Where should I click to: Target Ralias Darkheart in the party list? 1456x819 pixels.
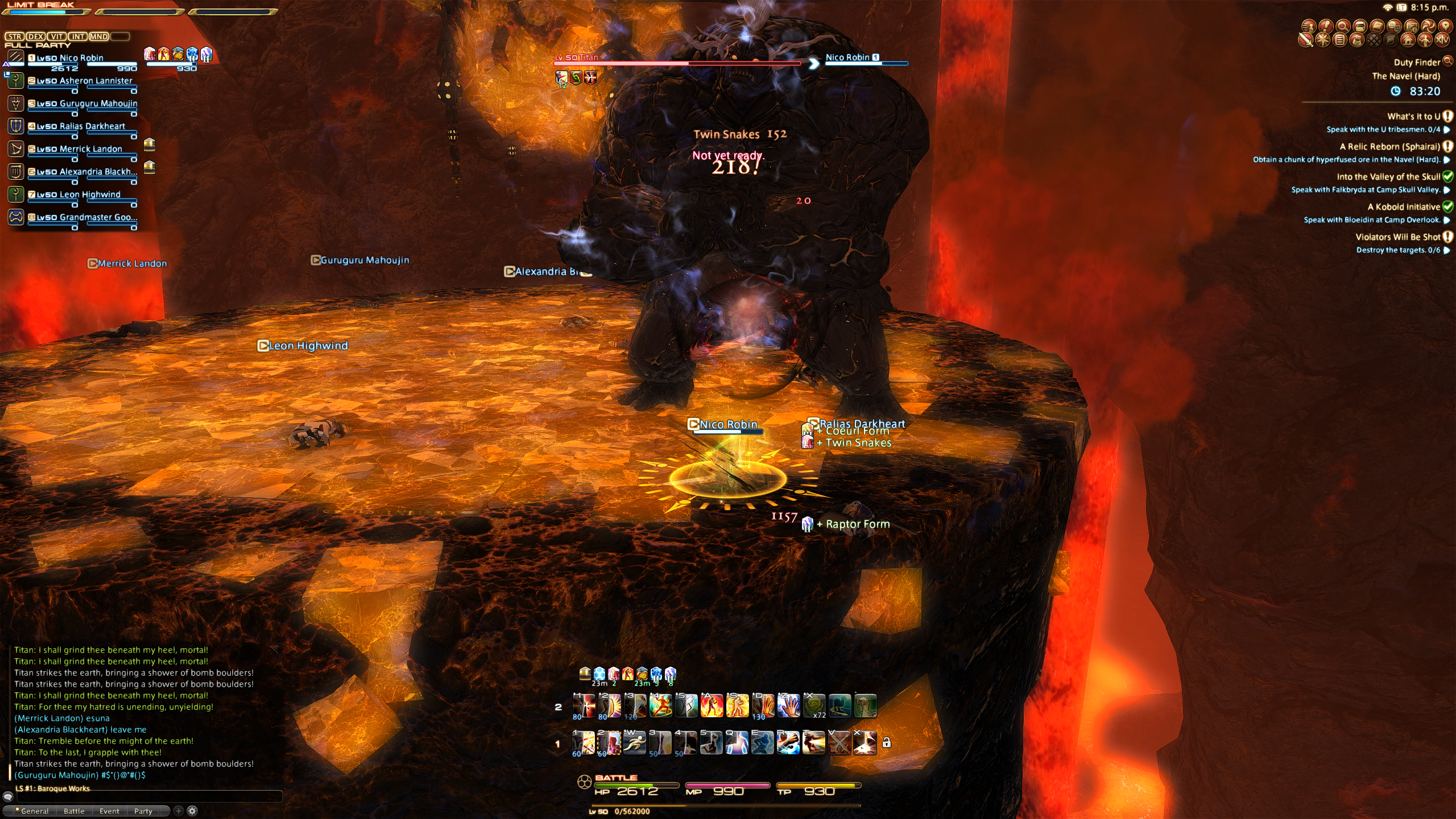coord(92,126)
